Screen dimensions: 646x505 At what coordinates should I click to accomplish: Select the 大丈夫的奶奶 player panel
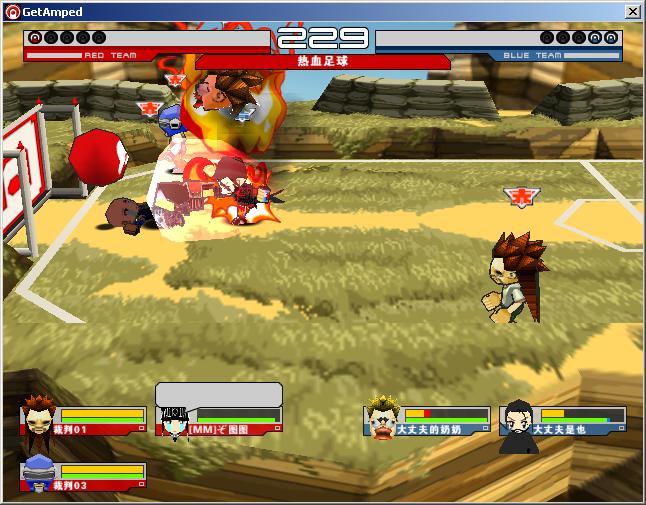click(x=428, y=420)
